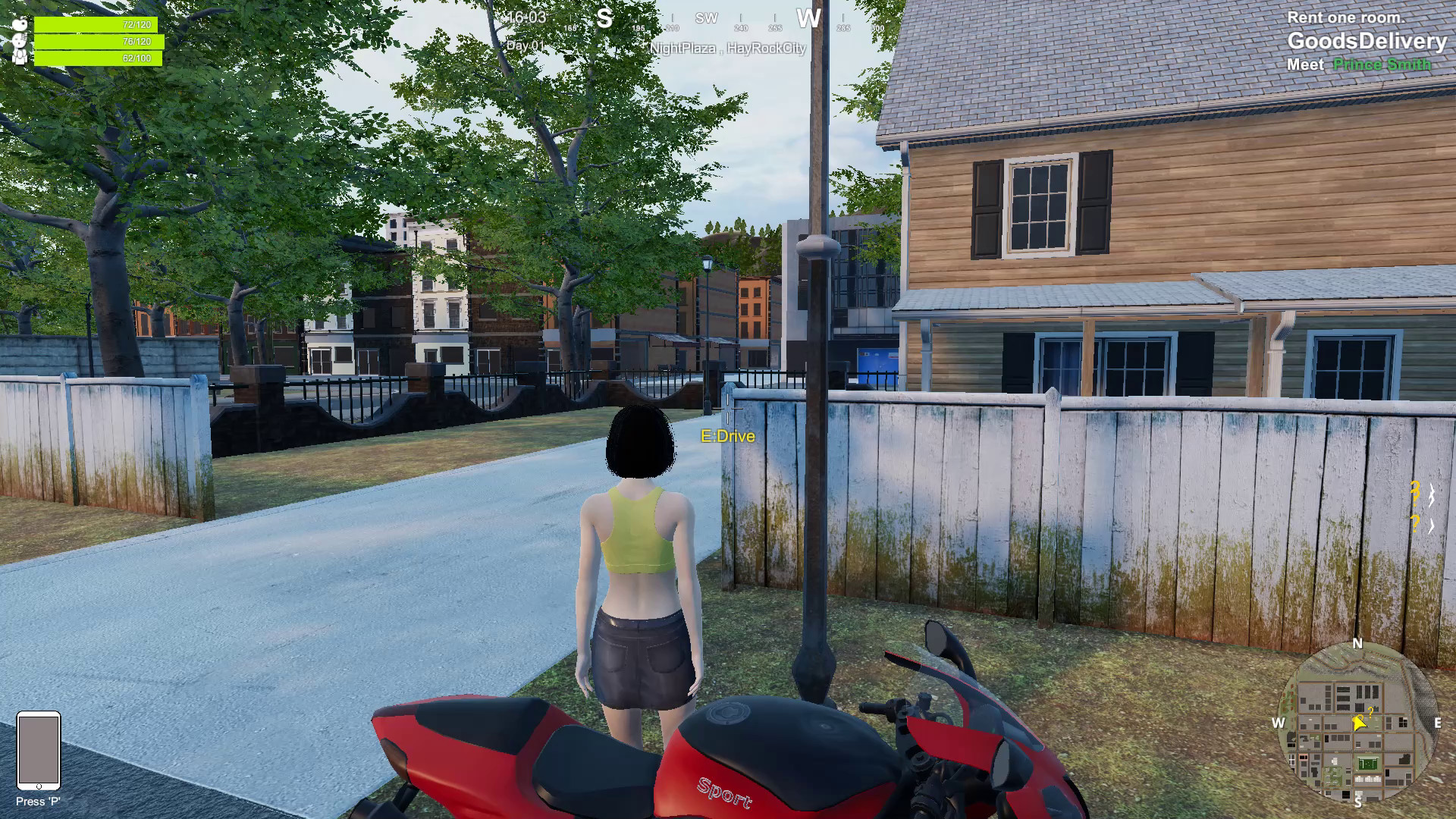Image resolution: width=1456 pixels, height=819 pixels.
Task: Select the GoodsDelivery quest title
Action: [x=1369, y=42]
